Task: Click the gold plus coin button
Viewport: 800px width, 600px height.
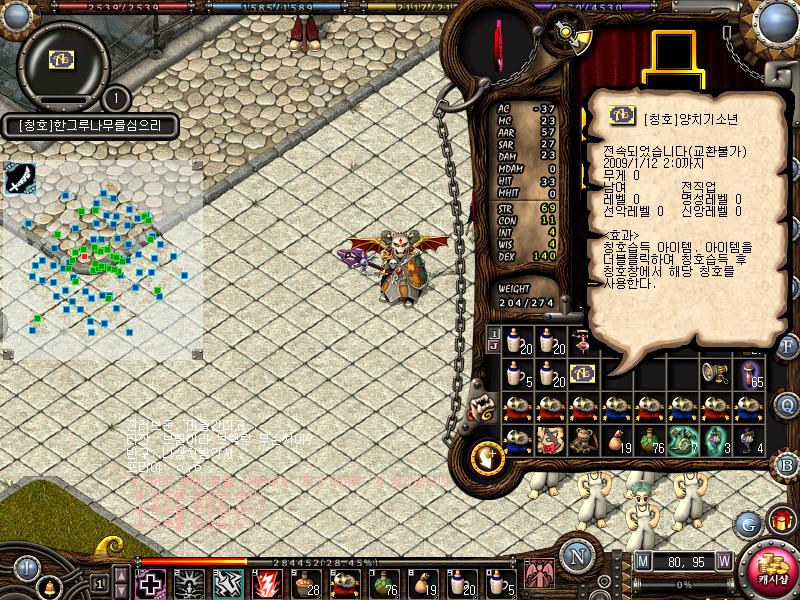Action: [x=486, y=456]
